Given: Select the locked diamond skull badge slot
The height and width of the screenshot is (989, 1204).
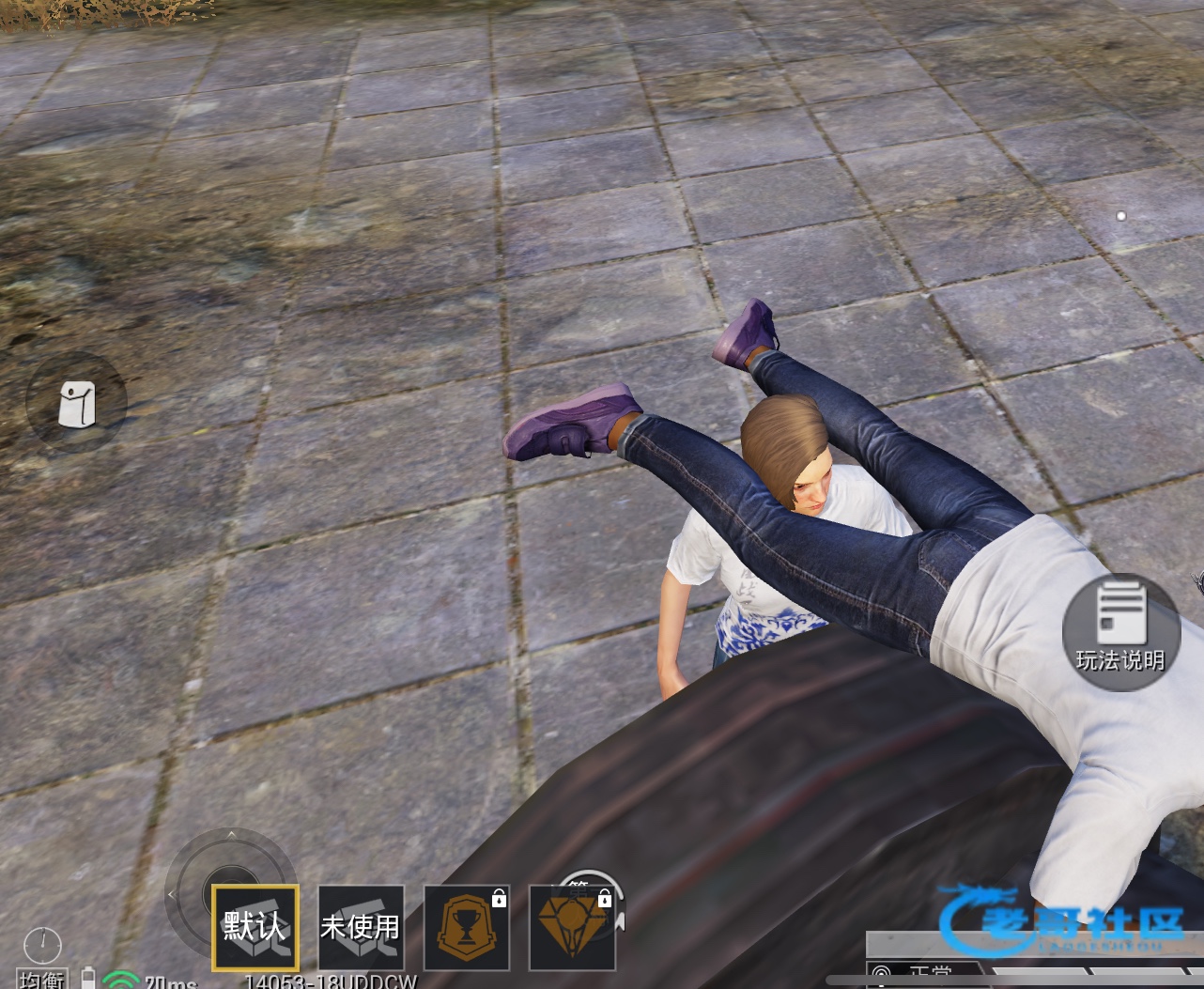Looking at the screenshot, I should 572,927.
